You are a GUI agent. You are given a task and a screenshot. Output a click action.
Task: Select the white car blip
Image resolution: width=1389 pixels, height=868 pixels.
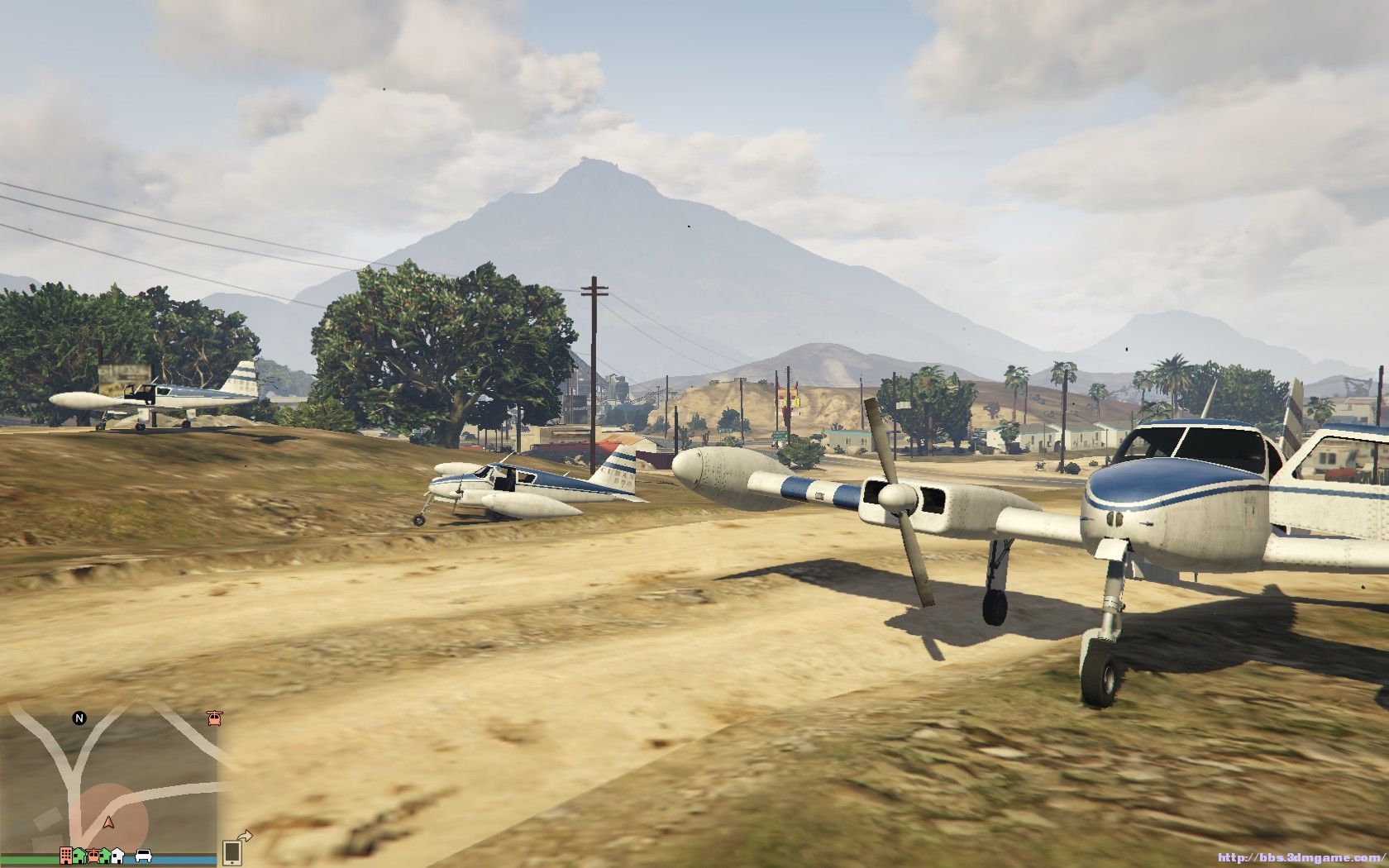pos(143,856)
